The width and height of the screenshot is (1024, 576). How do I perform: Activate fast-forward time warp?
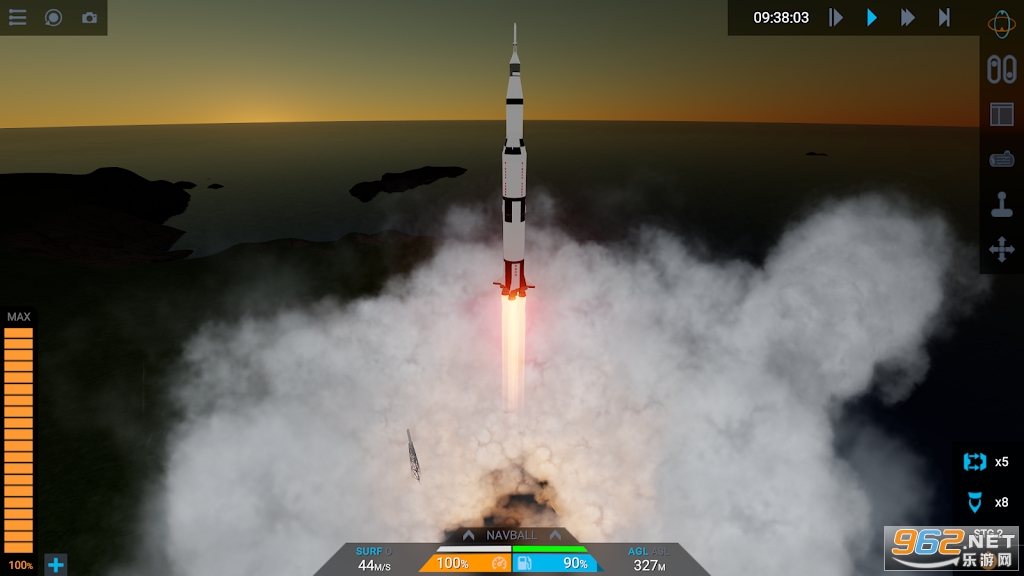pyautogui.click(x=908, y=17)
